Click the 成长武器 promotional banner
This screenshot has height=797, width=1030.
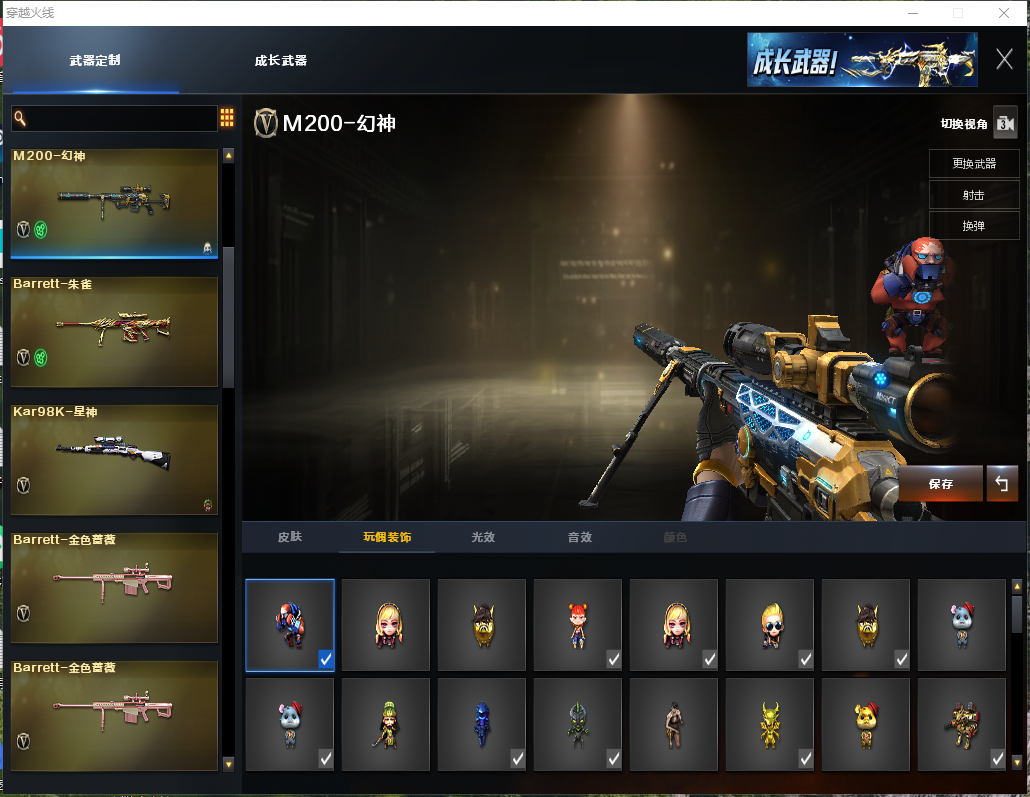[x=861, y=60]
